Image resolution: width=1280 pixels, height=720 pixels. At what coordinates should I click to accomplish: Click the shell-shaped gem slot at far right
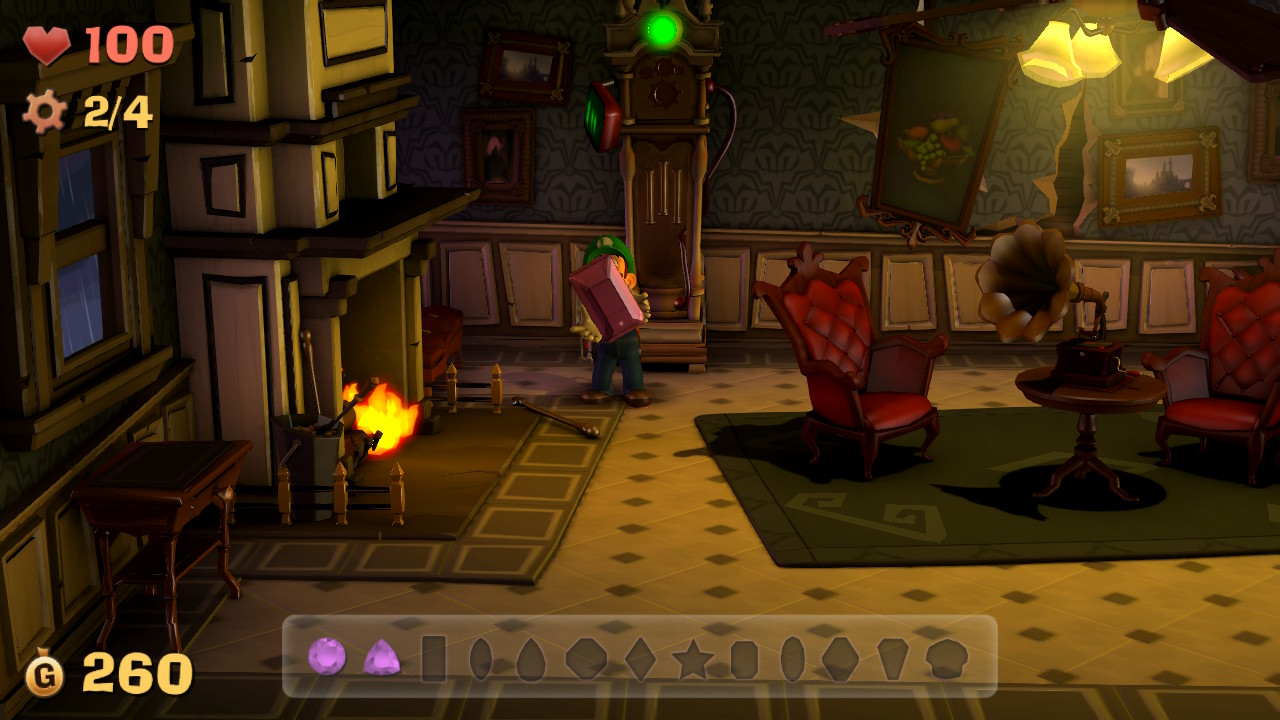tap(944, 660)
